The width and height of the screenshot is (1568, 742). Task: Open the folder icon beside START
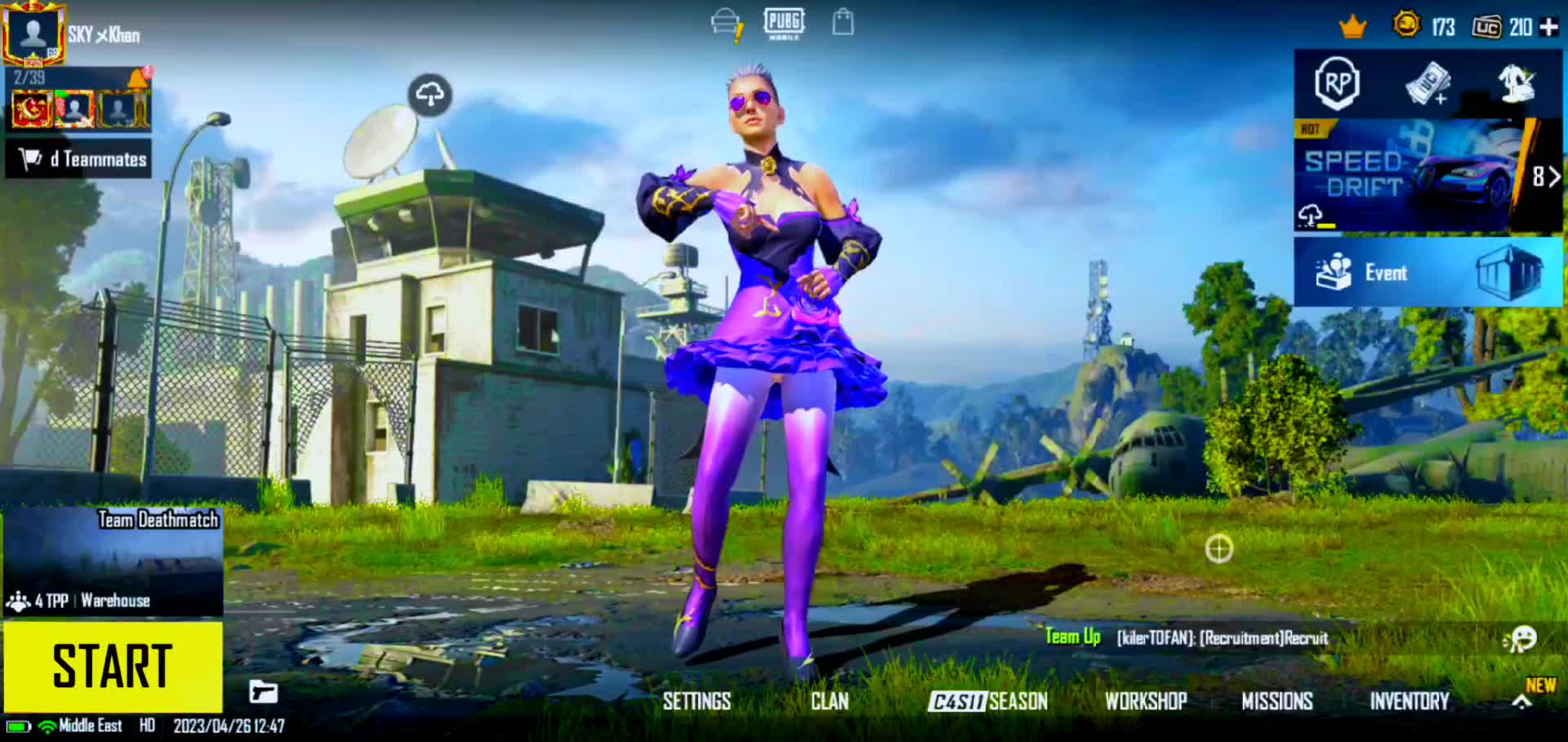coord(263,692)
